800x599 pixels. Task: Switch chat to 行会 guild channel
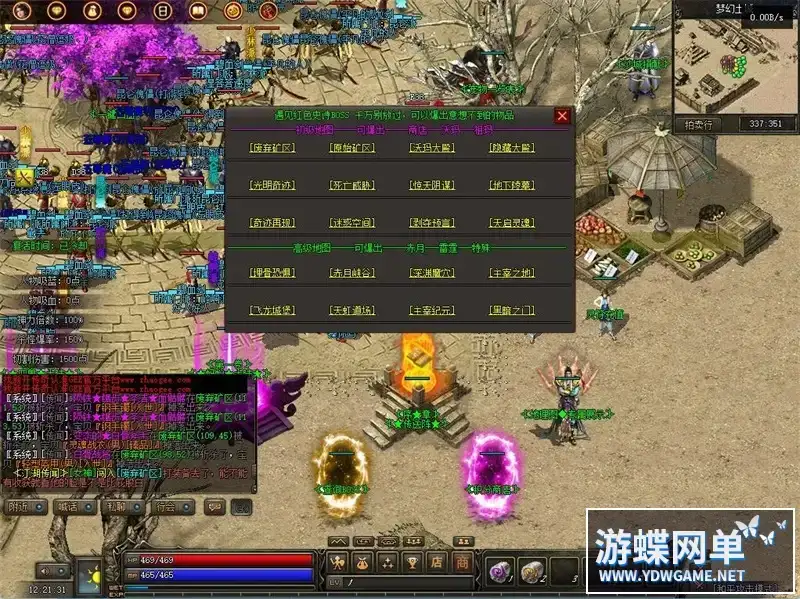pos(165,508)
